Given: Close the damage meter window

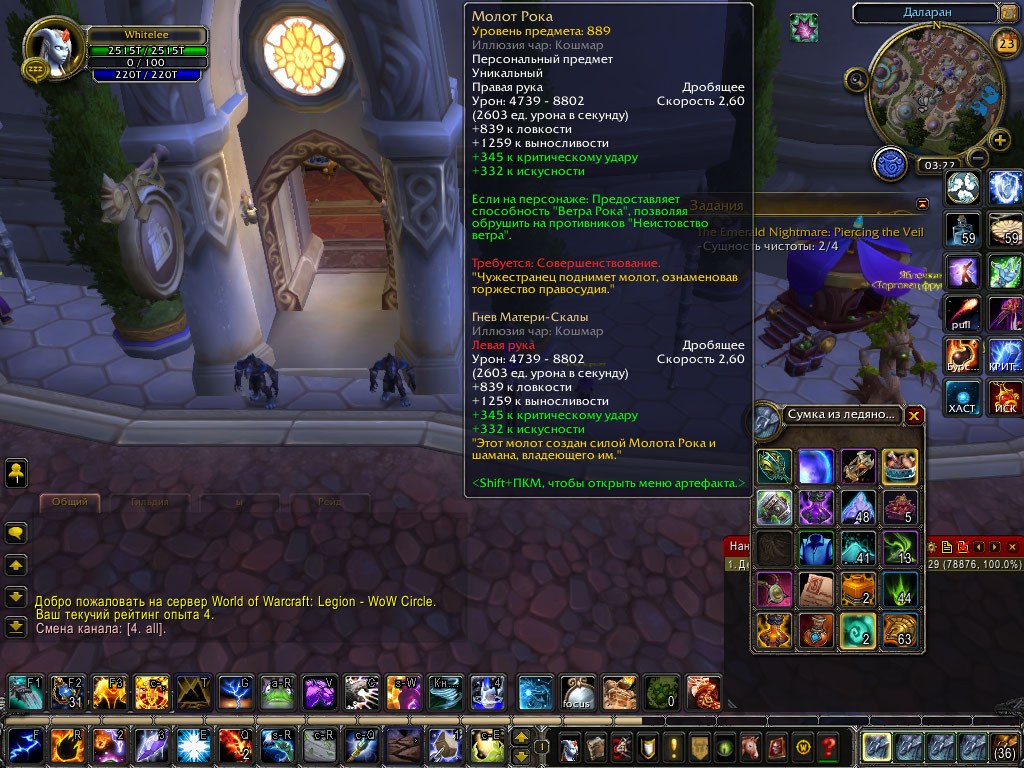Looking at the screenshot, I should click(1012, 547).
